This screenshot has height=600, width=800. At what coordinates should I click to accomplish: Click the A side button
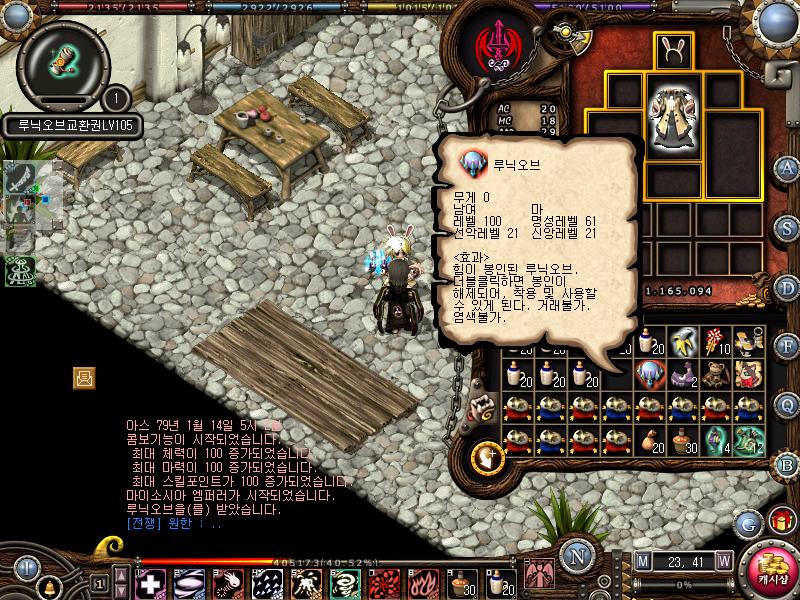tap(787, 167)
